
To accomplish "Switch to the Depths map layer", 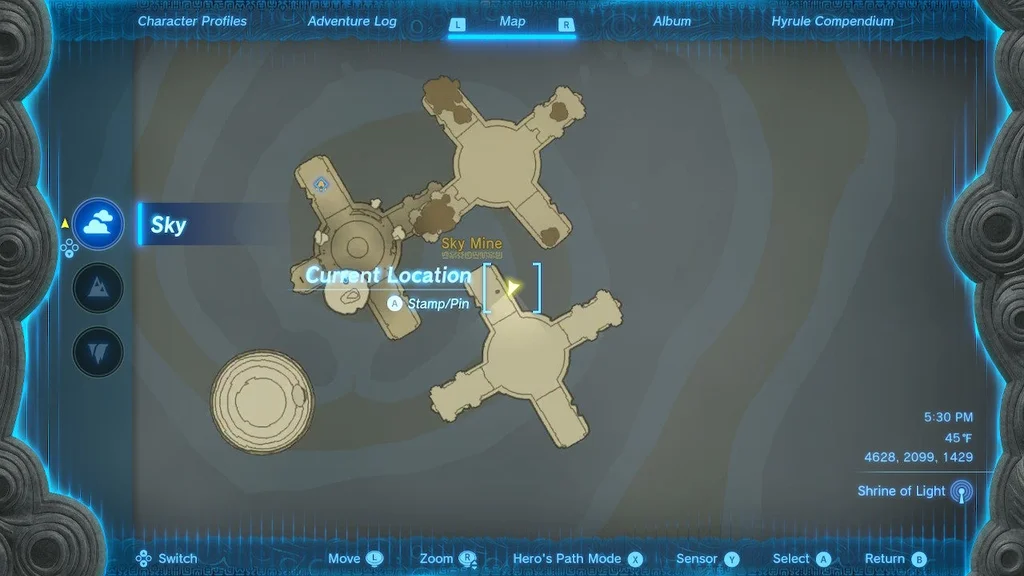I will (x=99, y=352).
